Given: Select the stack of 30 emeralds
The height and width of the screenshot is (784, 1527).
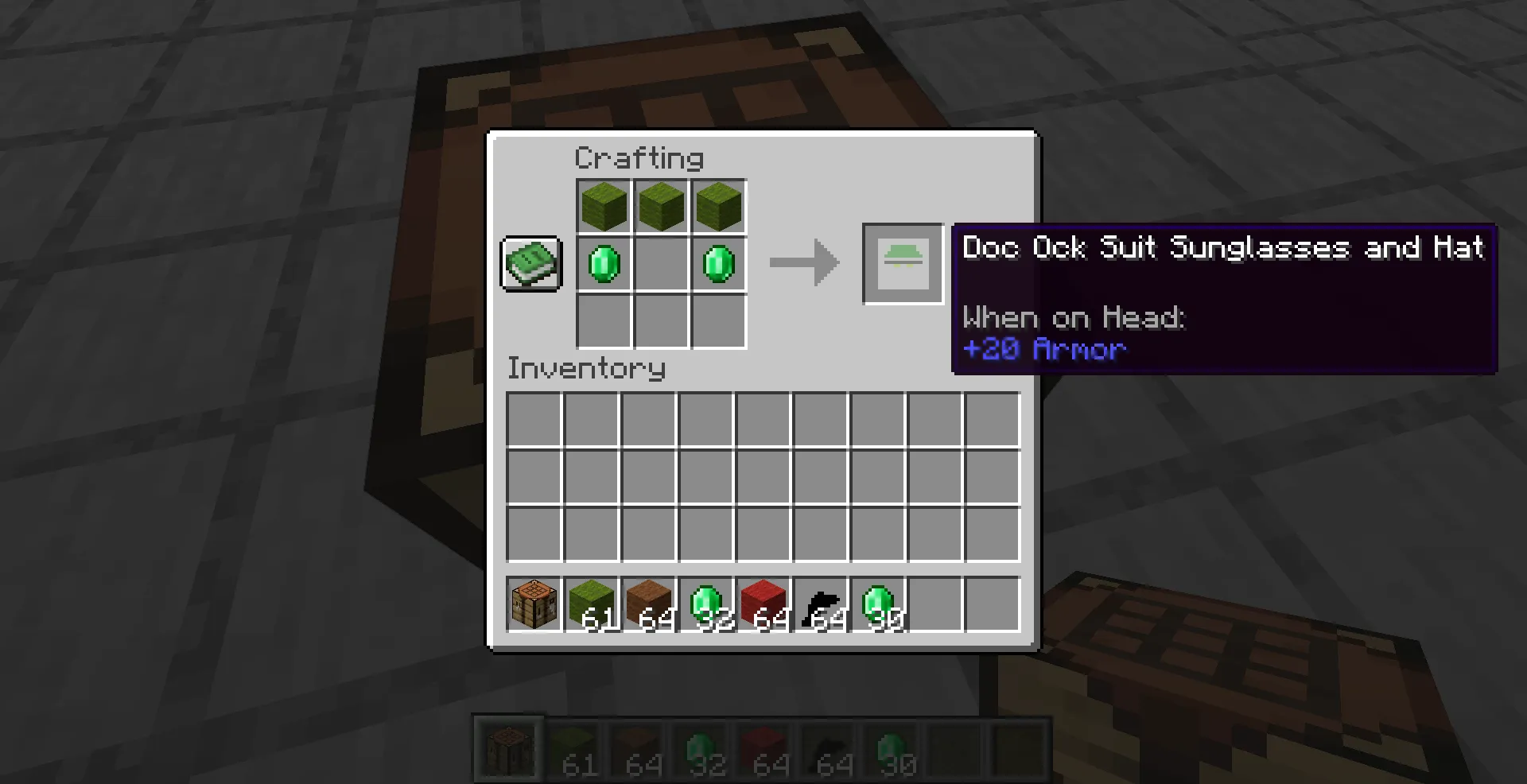Looking at the screenshot, I should click(876, 603).
